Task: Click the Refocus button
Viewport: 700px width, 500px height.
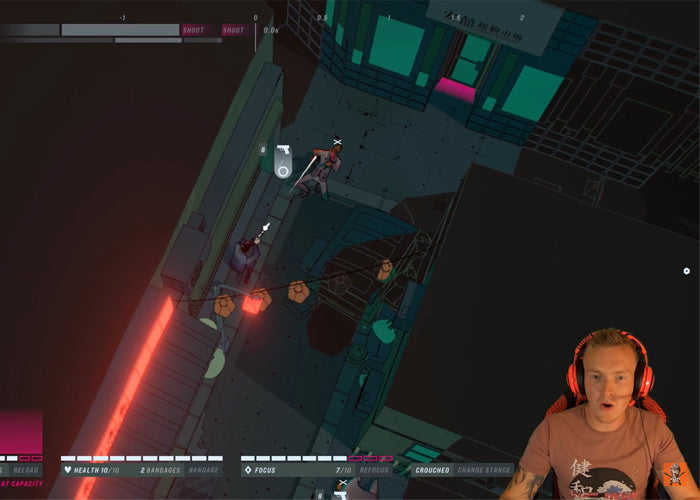Action: (x=377, y=470)
